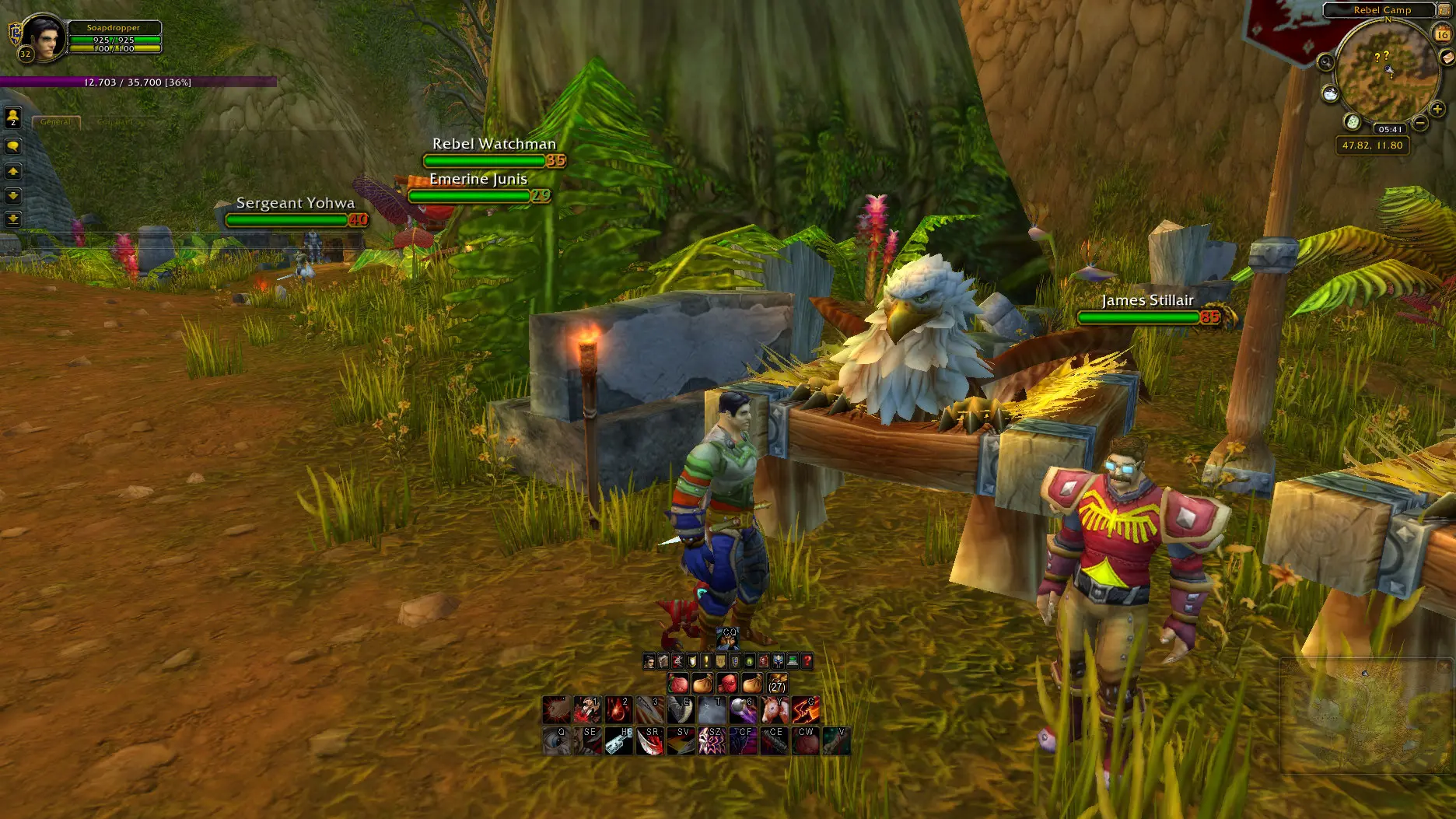Image resolution: width=1456 pixels, height=819 pixels.
Task: Click the red question mark help button
Action: [807, 661]
